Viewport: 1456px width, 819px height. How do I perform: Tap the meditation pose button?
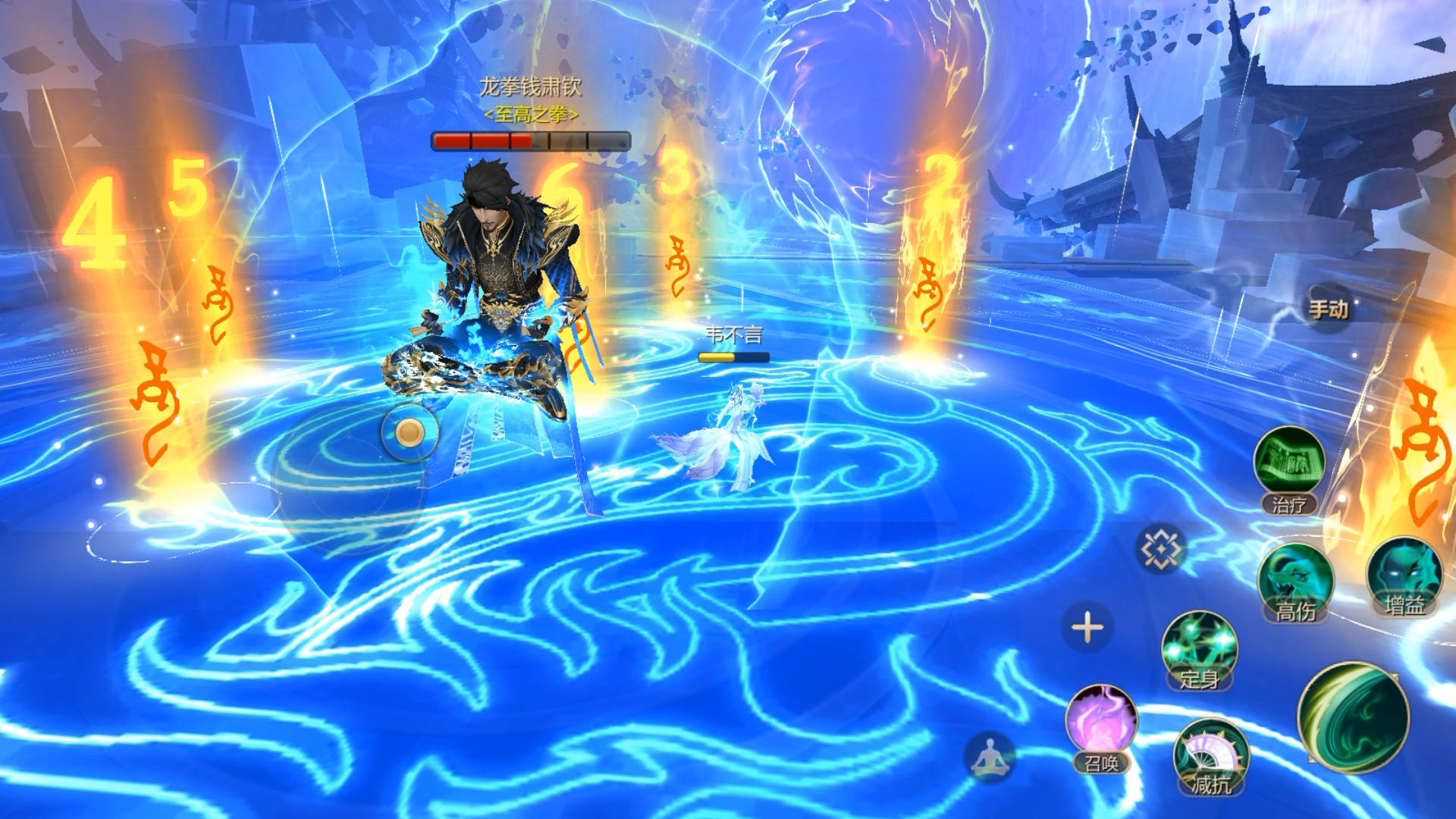[x=990, y=756]
